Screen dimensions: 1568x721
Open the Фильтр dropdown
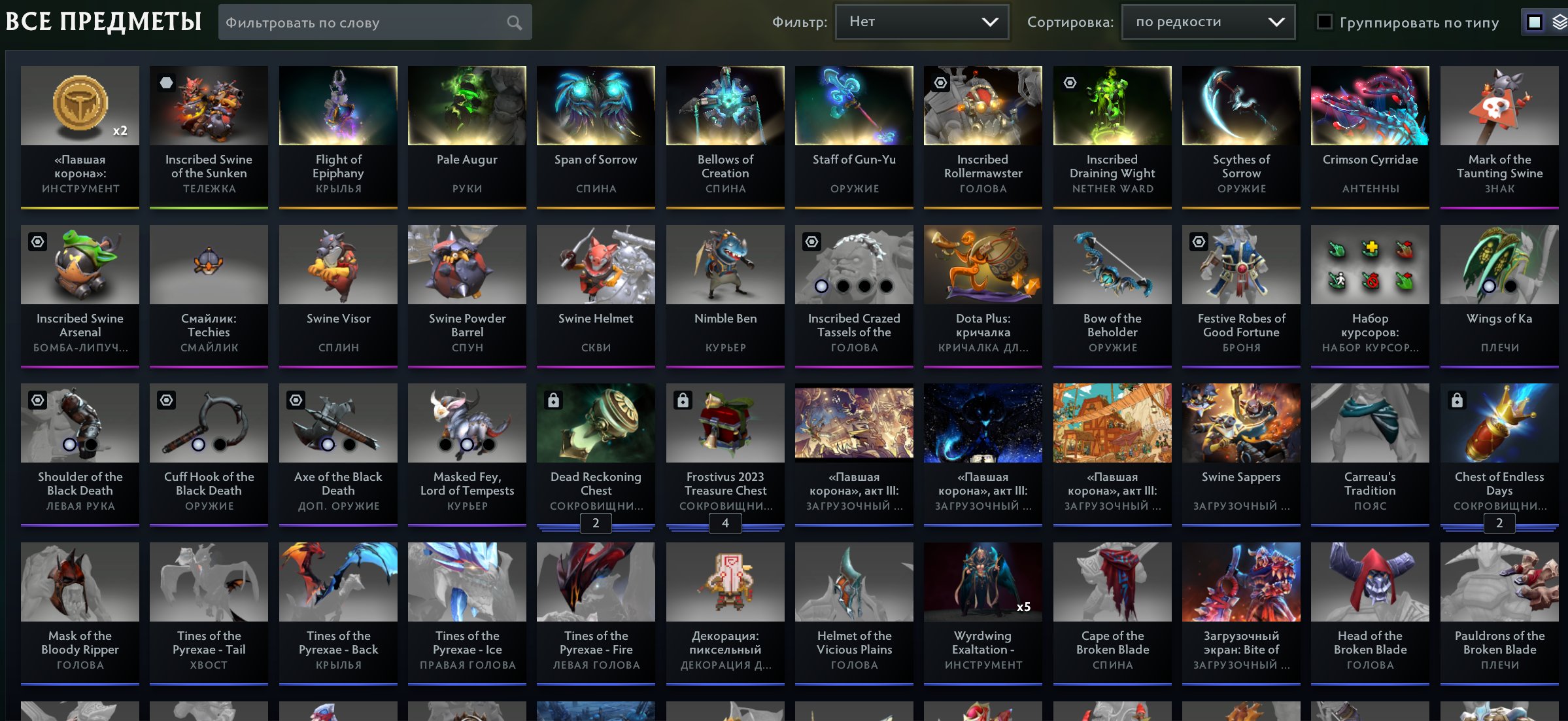(x=922, y=21)
